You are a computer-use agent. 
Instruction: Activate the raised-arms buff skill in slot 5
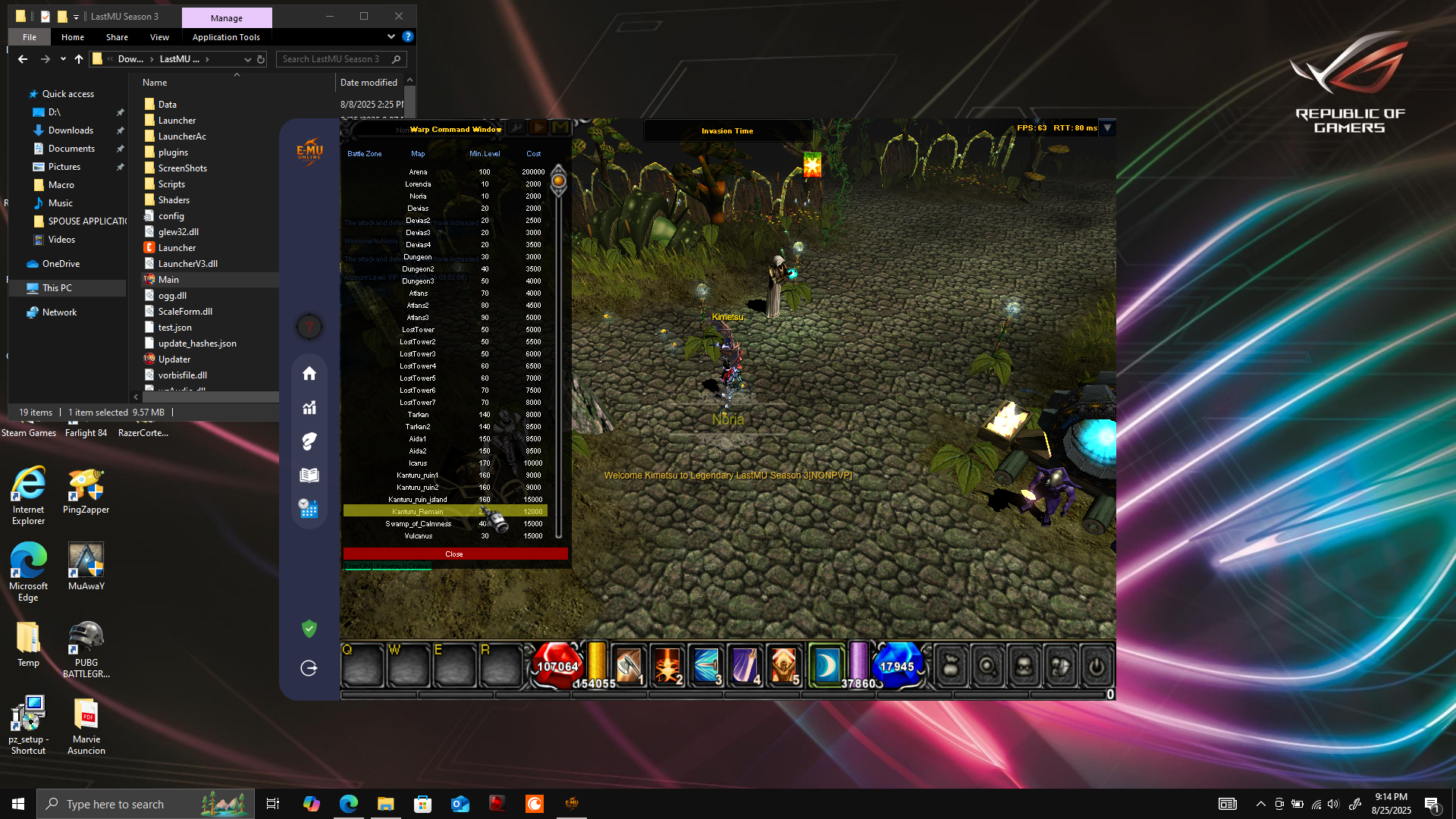(x=783, y=665)
